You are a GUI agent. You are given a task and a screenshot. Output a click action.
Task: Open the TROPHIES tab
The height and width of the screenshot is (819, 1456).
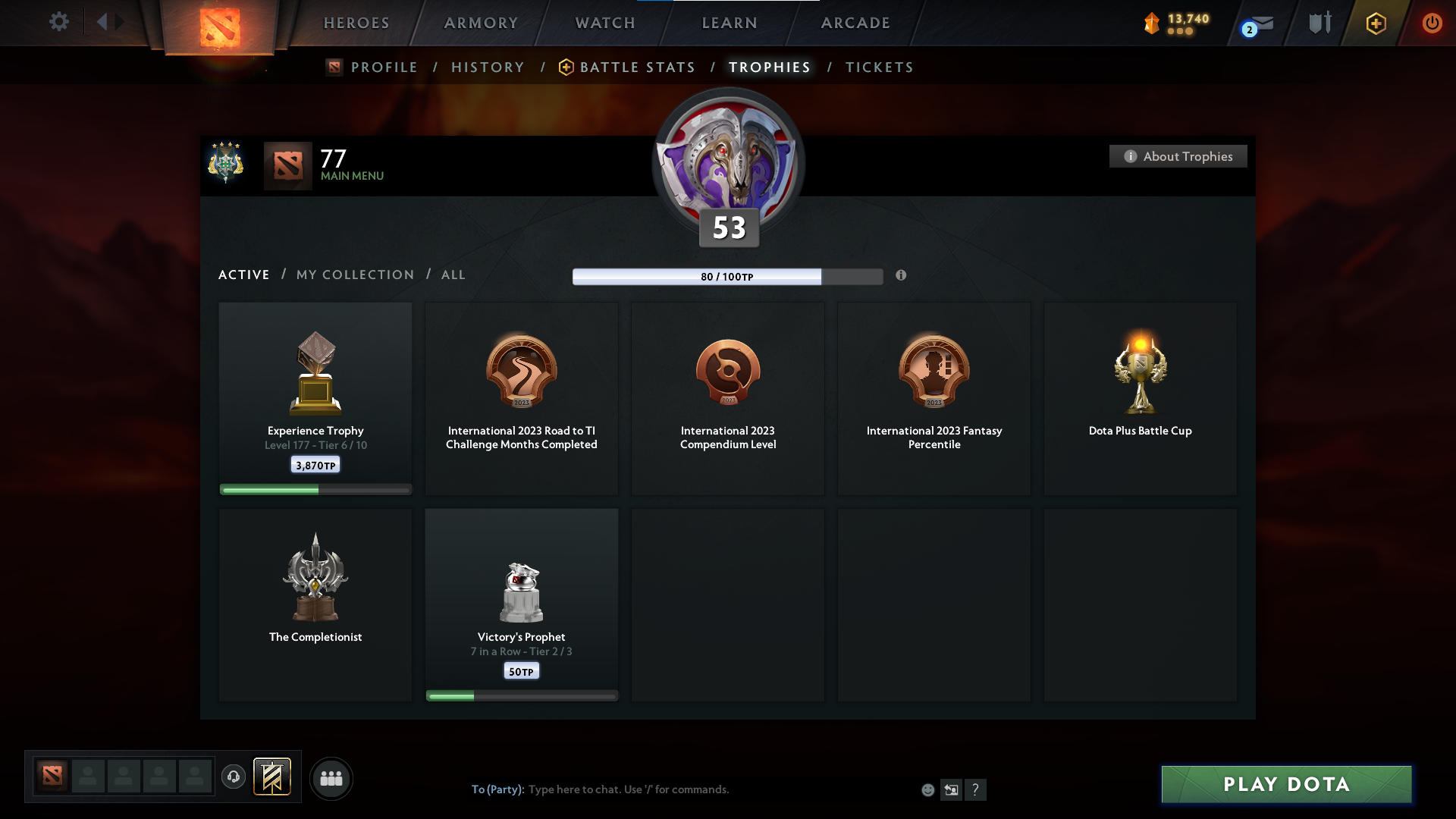[x=769, y=67]
